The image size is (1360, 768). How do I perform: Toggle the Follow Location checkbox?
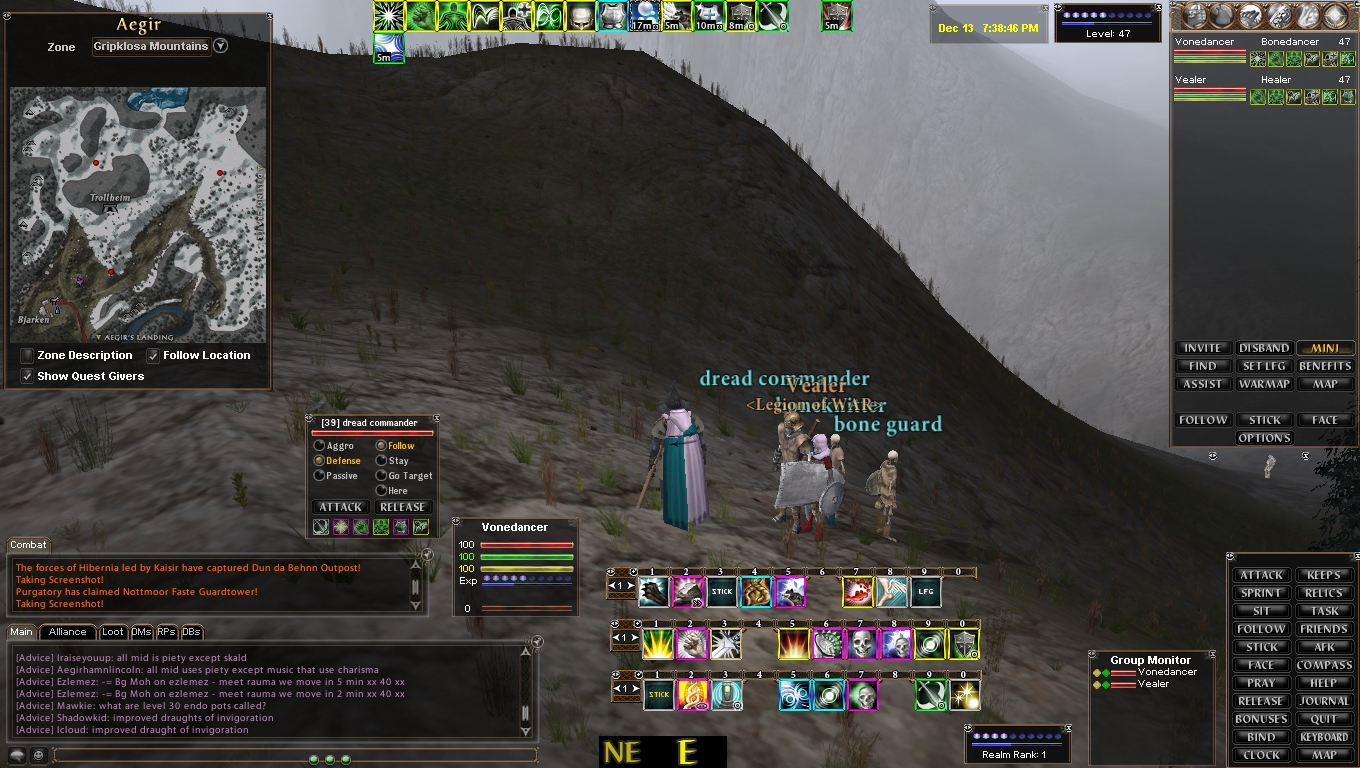[x=153, y=356]
